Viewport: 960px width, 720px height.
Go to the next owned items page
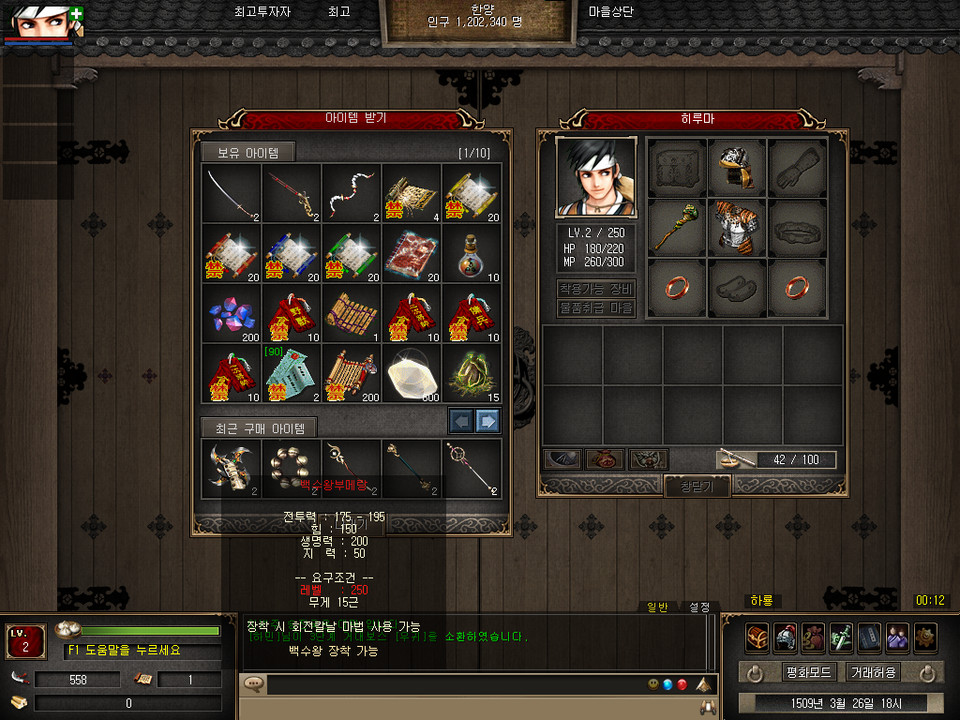pyautogui.click(x=487, y=421)
